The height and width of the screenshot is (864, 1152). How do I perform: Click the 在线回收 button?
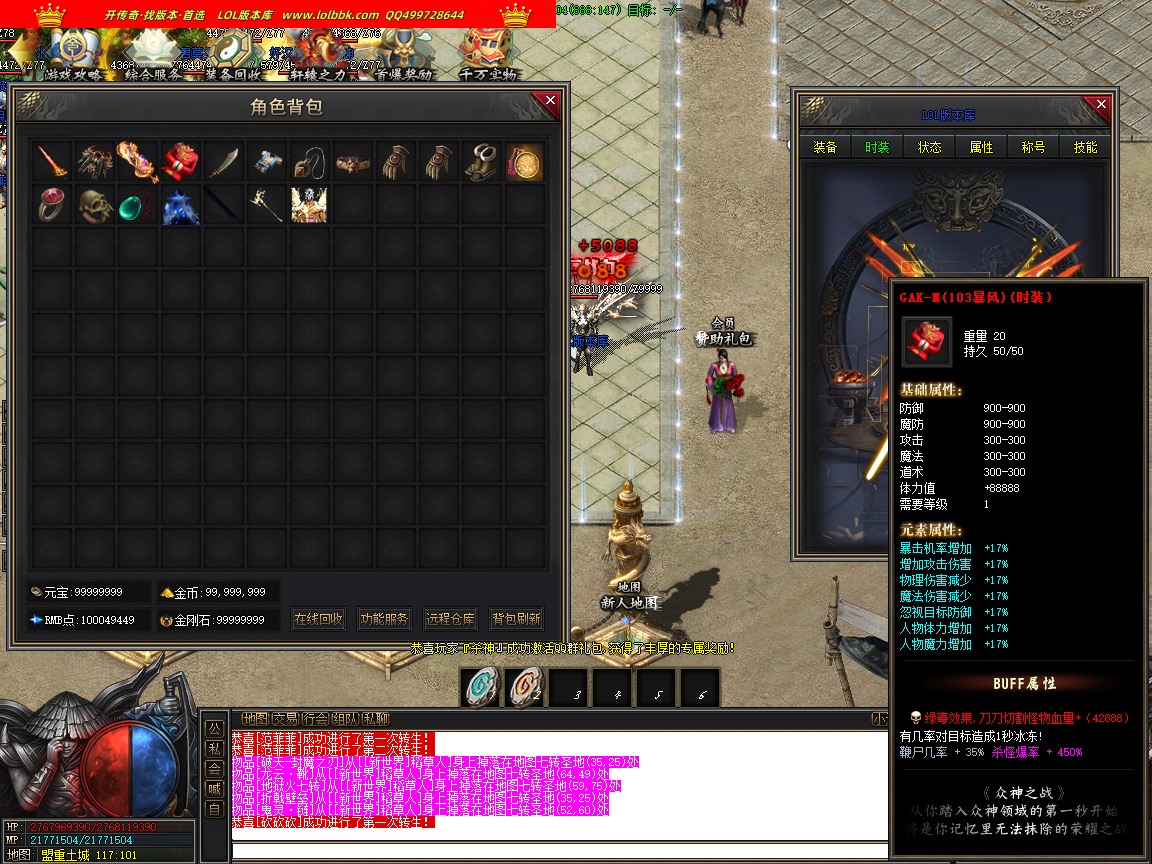(x=318, y=619)
